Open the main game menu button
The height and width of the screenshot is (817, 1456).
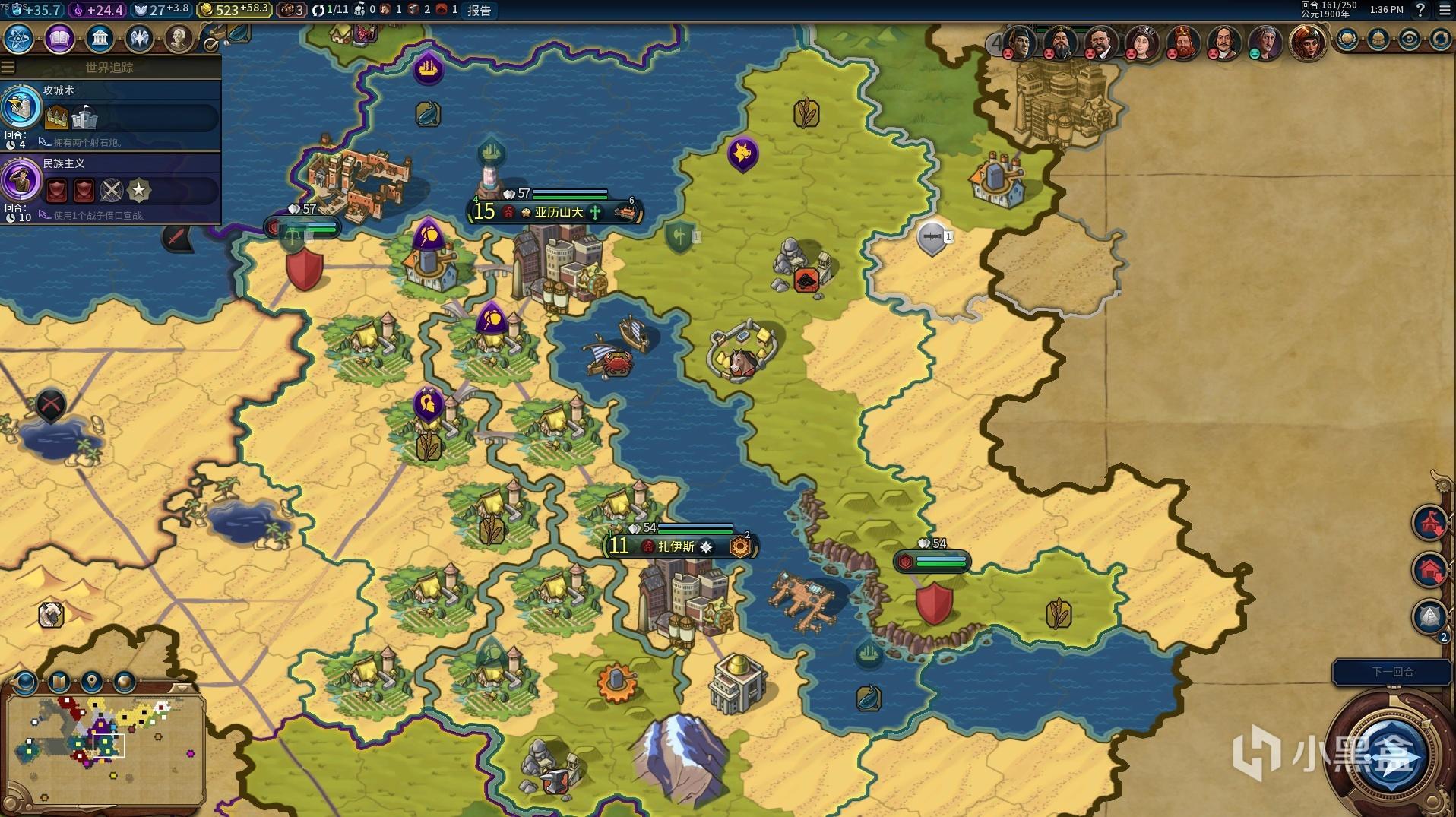tap(1445, 10)
